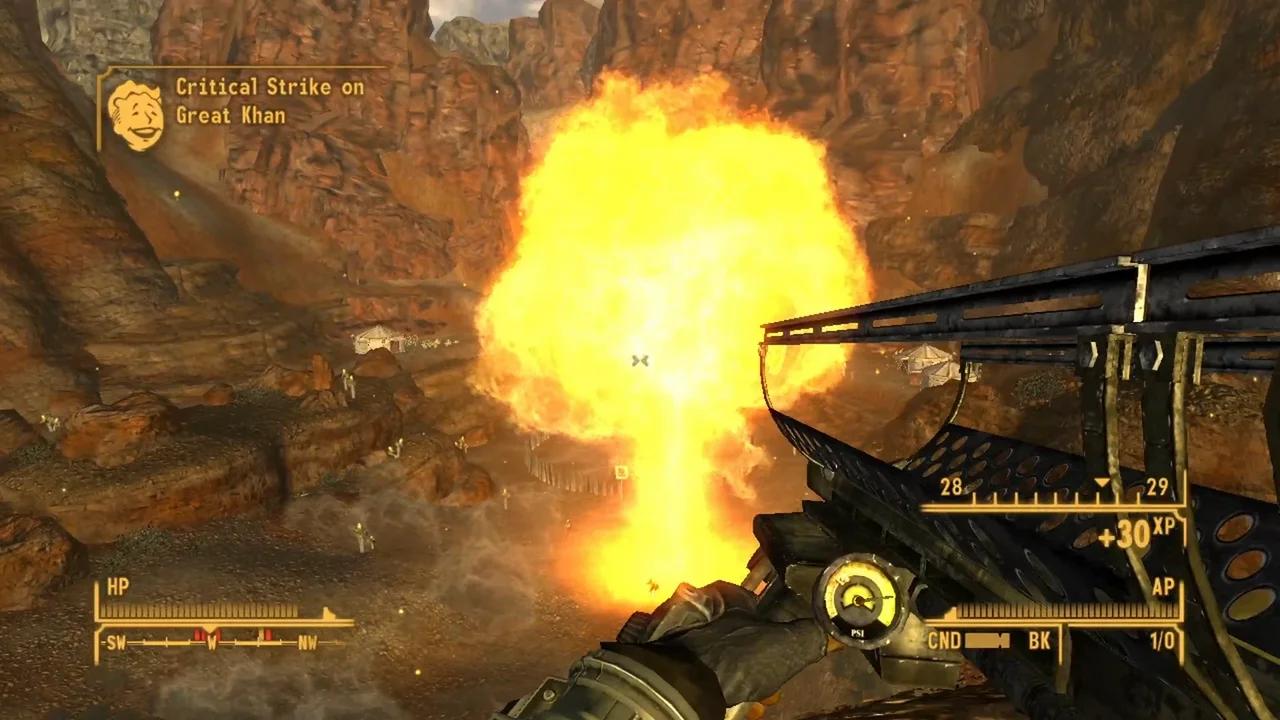Click the CND weapon condition indicator
The height and width of the screenshot is (720, 1280).
944,638
